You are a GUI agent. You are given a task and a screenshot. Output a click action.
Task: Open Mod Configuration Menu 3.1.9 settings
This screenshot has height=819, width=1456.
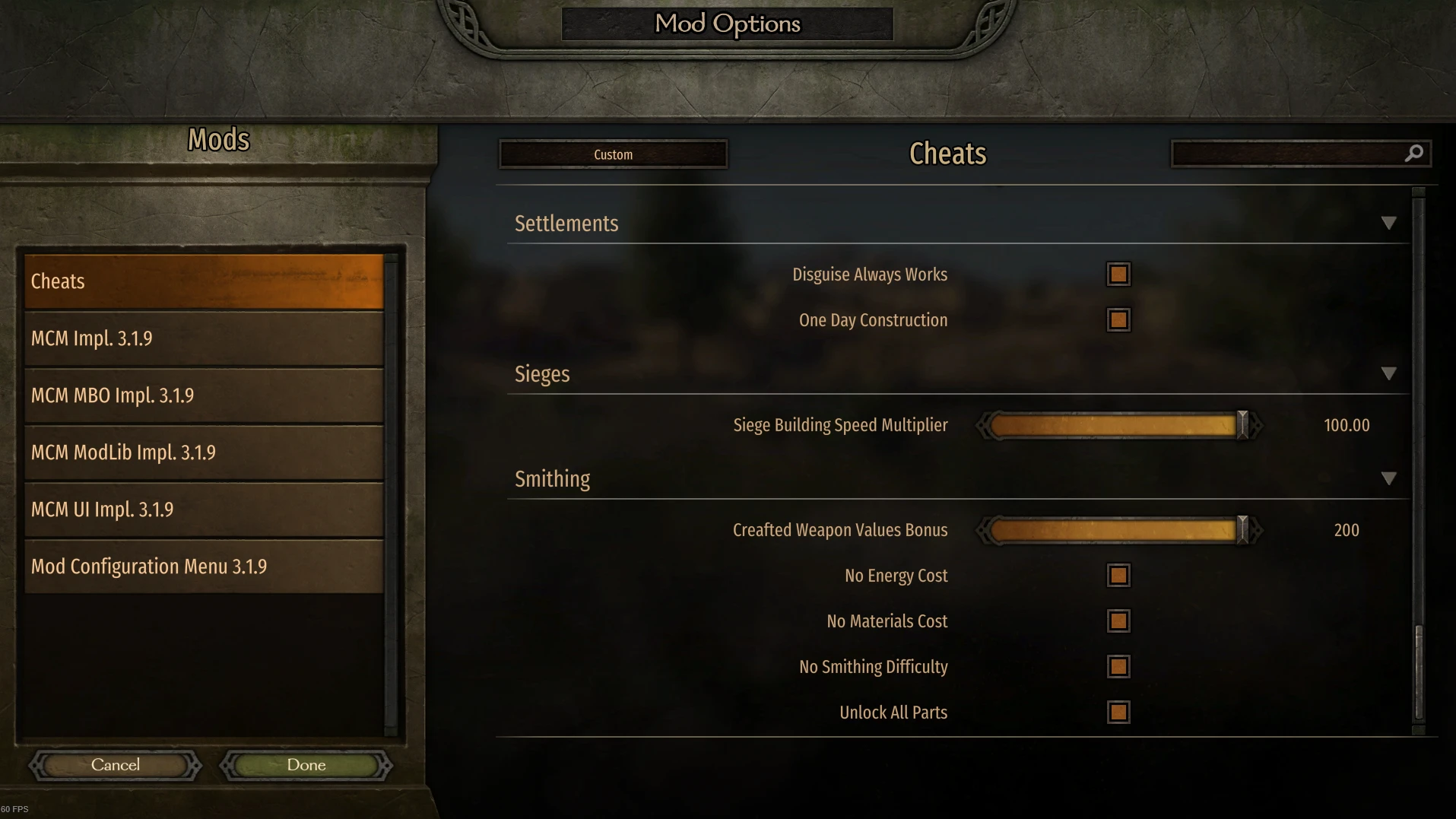tap(204, 566)
